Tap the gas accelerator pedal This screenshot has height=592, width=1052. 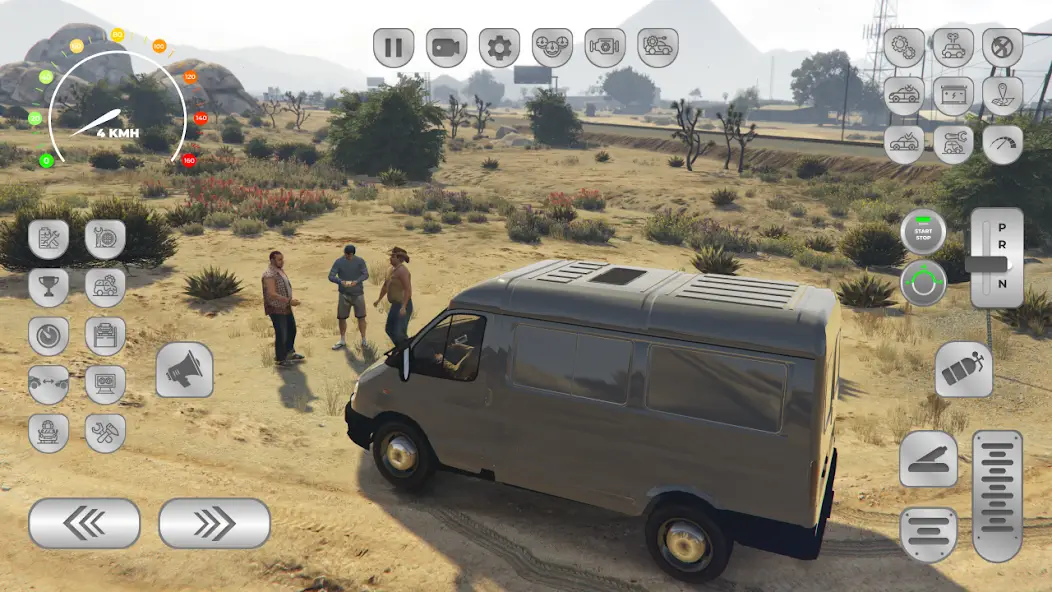[997, 495]
